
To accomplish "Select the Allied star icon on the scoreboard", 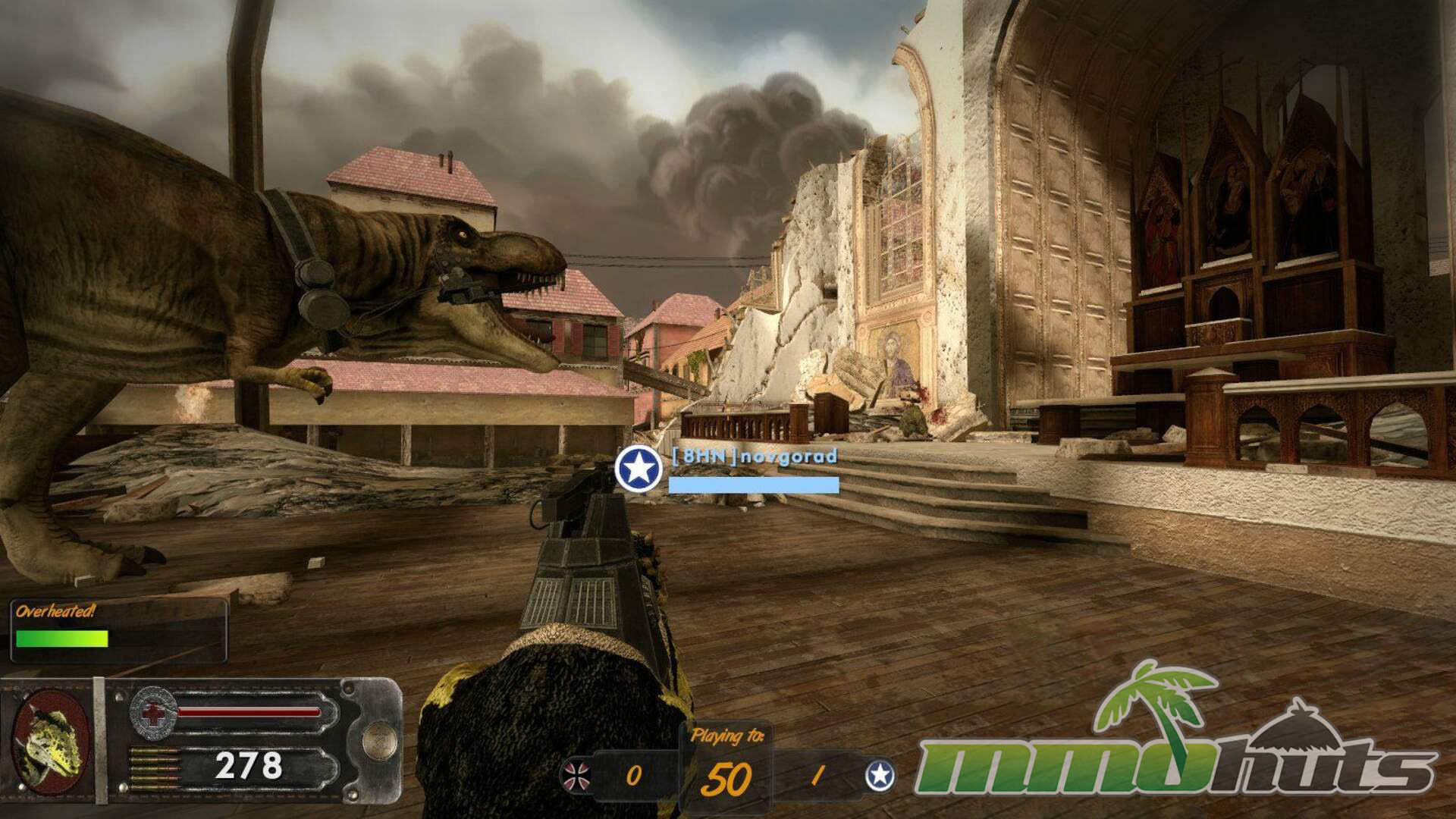I will tap(880, 775).
